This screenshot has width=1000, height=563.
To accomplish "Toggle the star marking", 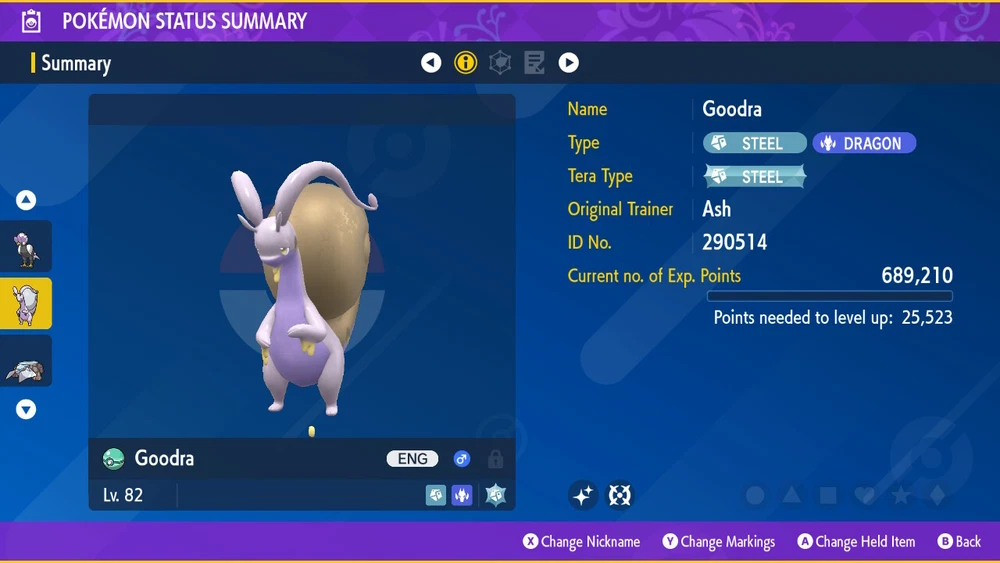I will coord(900,495).
